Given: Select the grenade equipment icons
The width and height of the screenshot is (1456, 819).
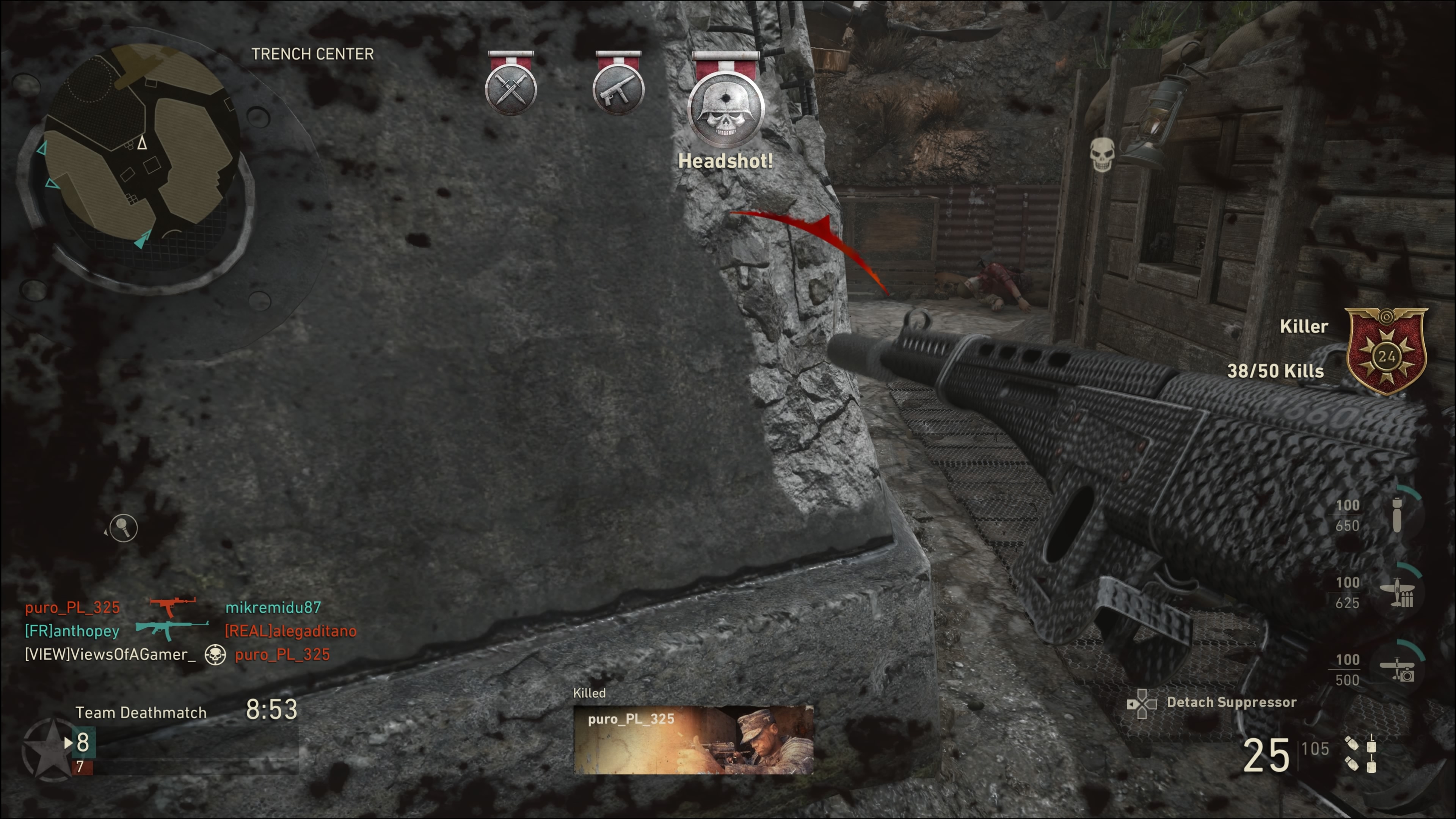Looking at the screenshot, I should 1361,753.
